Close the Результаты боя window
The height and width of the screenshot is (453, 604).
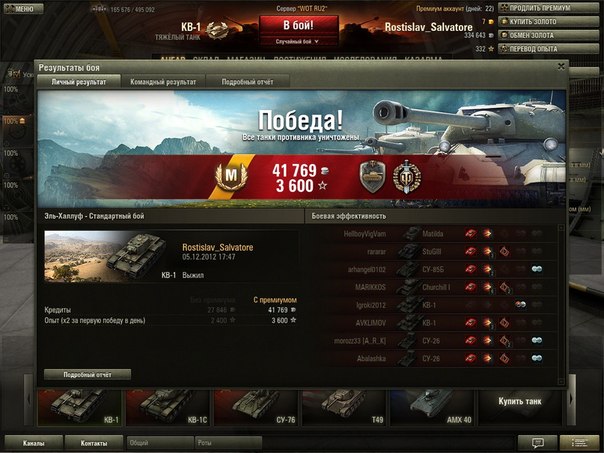[x=561, y=67]
